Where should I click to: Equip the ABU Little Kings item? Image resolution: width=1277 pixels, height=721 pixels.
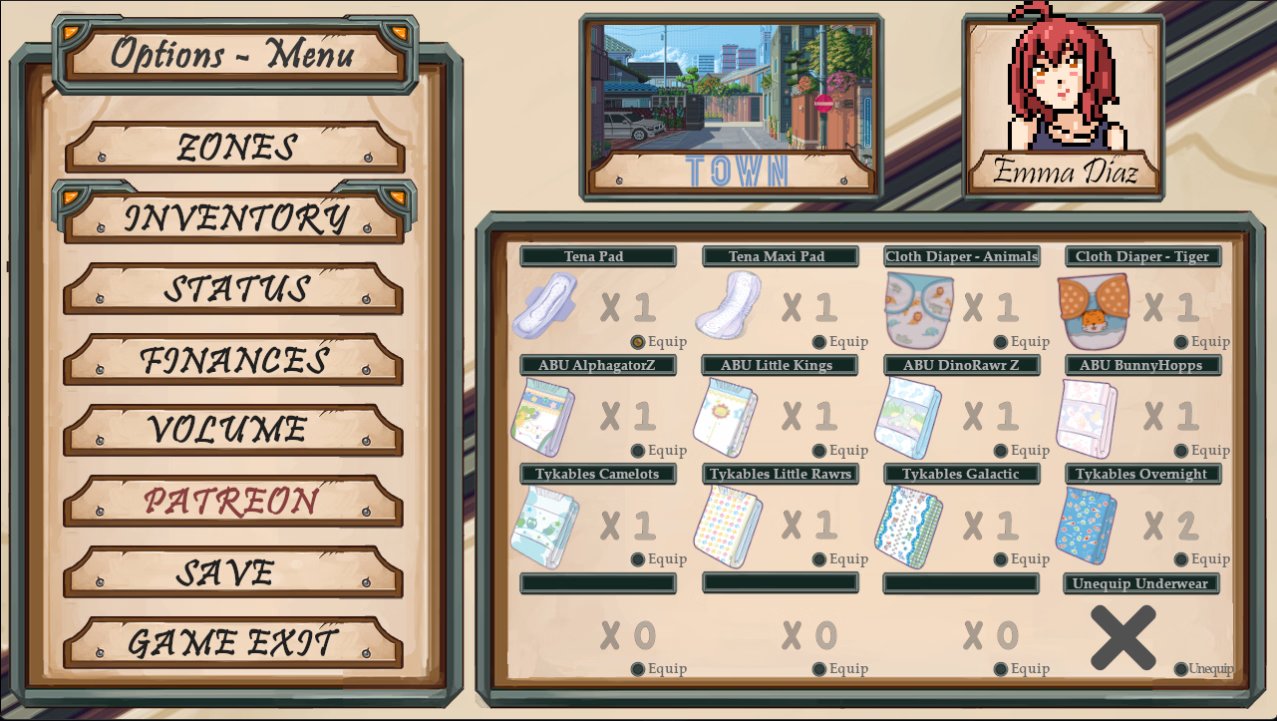point(820,451)
